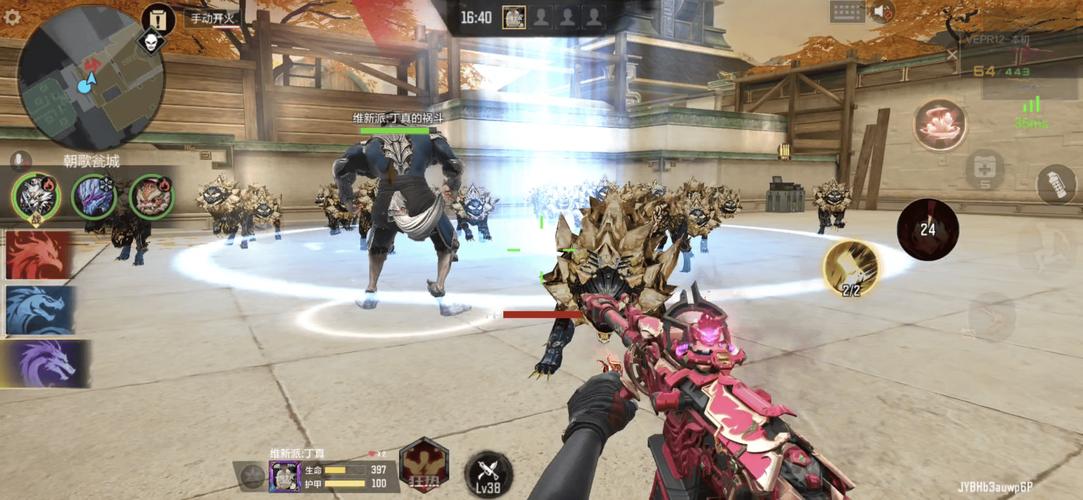This screenshot has height=500, width=1083.
Task: Select the white wolf fire beast portrait
Action: [x=34, y=196]
